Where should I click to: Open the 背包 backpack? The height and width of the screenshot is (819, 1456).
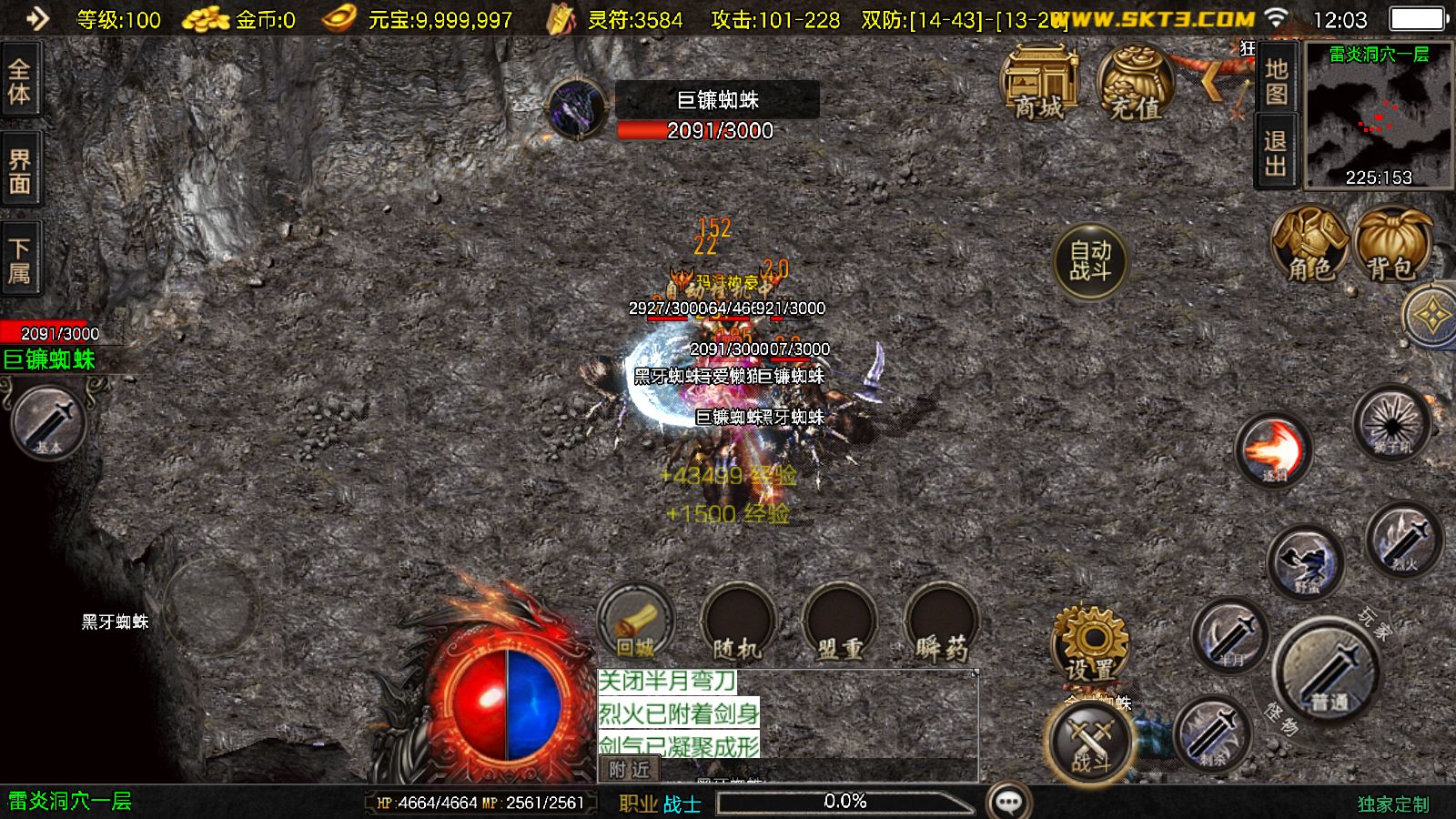(x=1391, y=244)
